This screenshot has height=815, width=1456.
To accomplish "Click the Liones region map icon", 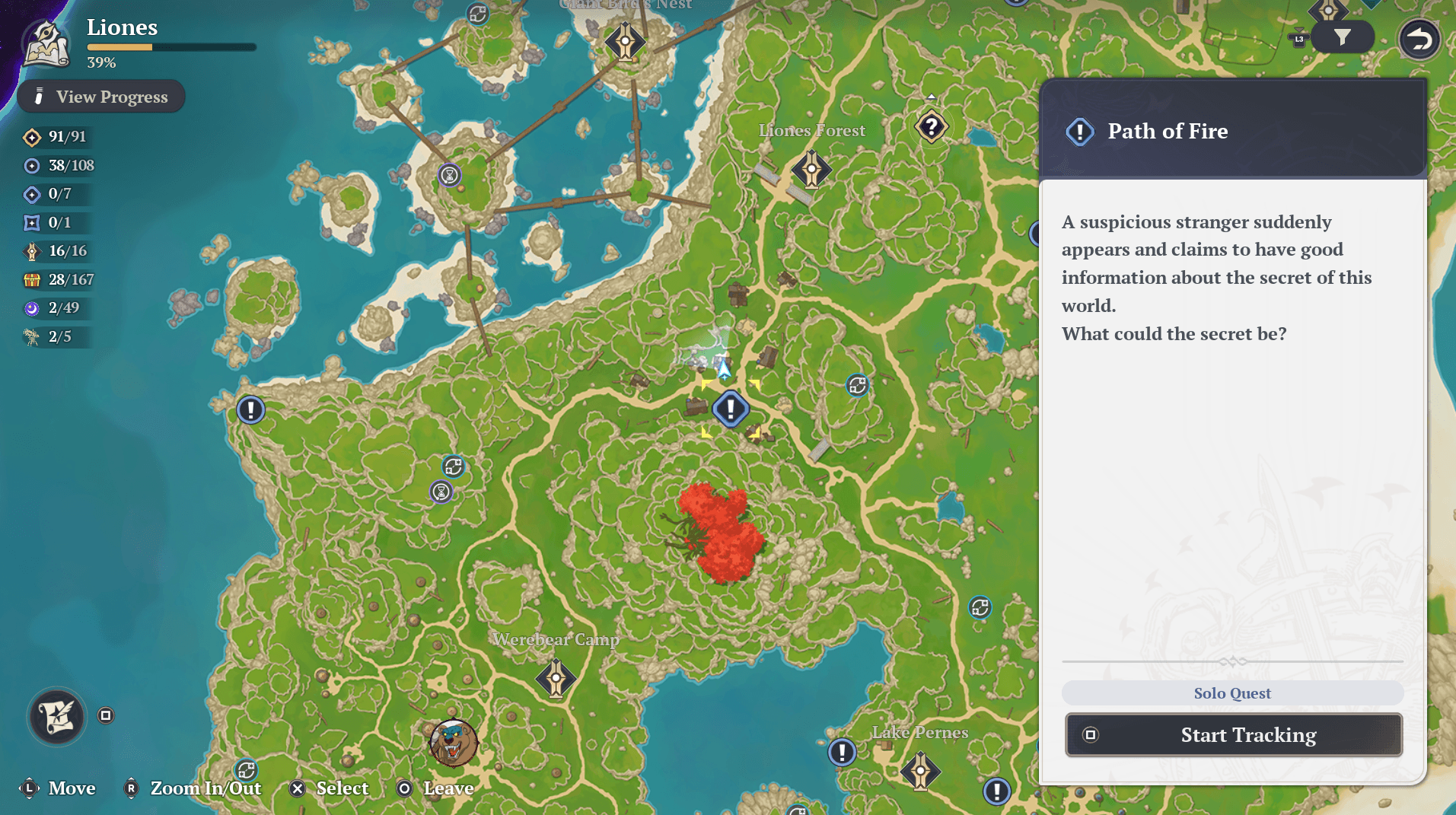I will (47, 43).
